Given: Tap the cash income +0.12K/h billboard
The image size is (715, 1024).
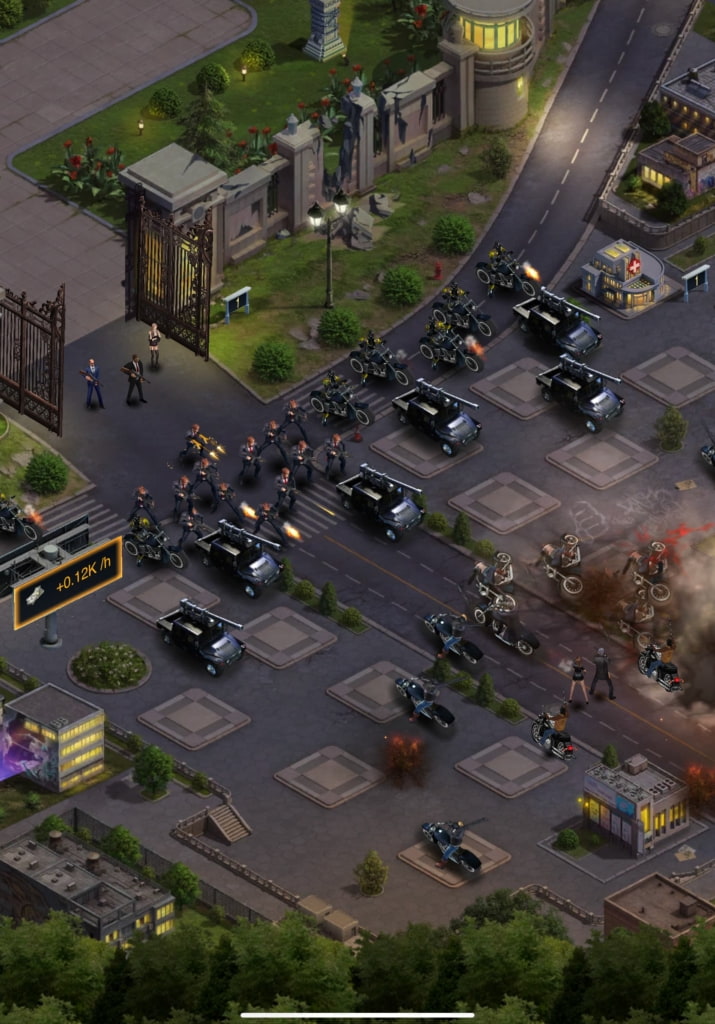Looking at the screenshot, I should (68, 583).
